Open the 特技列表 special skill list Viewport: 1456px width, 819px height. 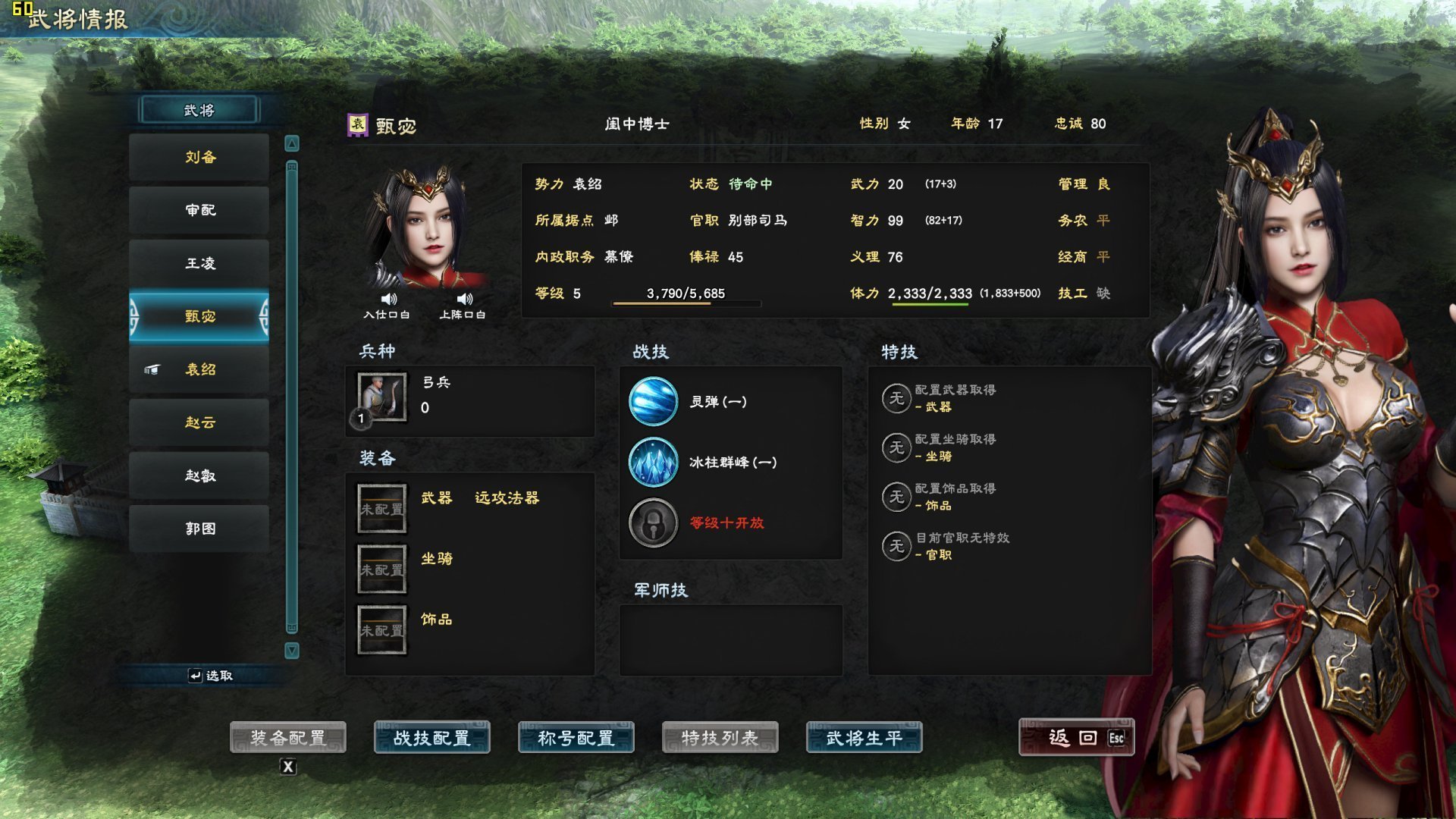[720, 736]
